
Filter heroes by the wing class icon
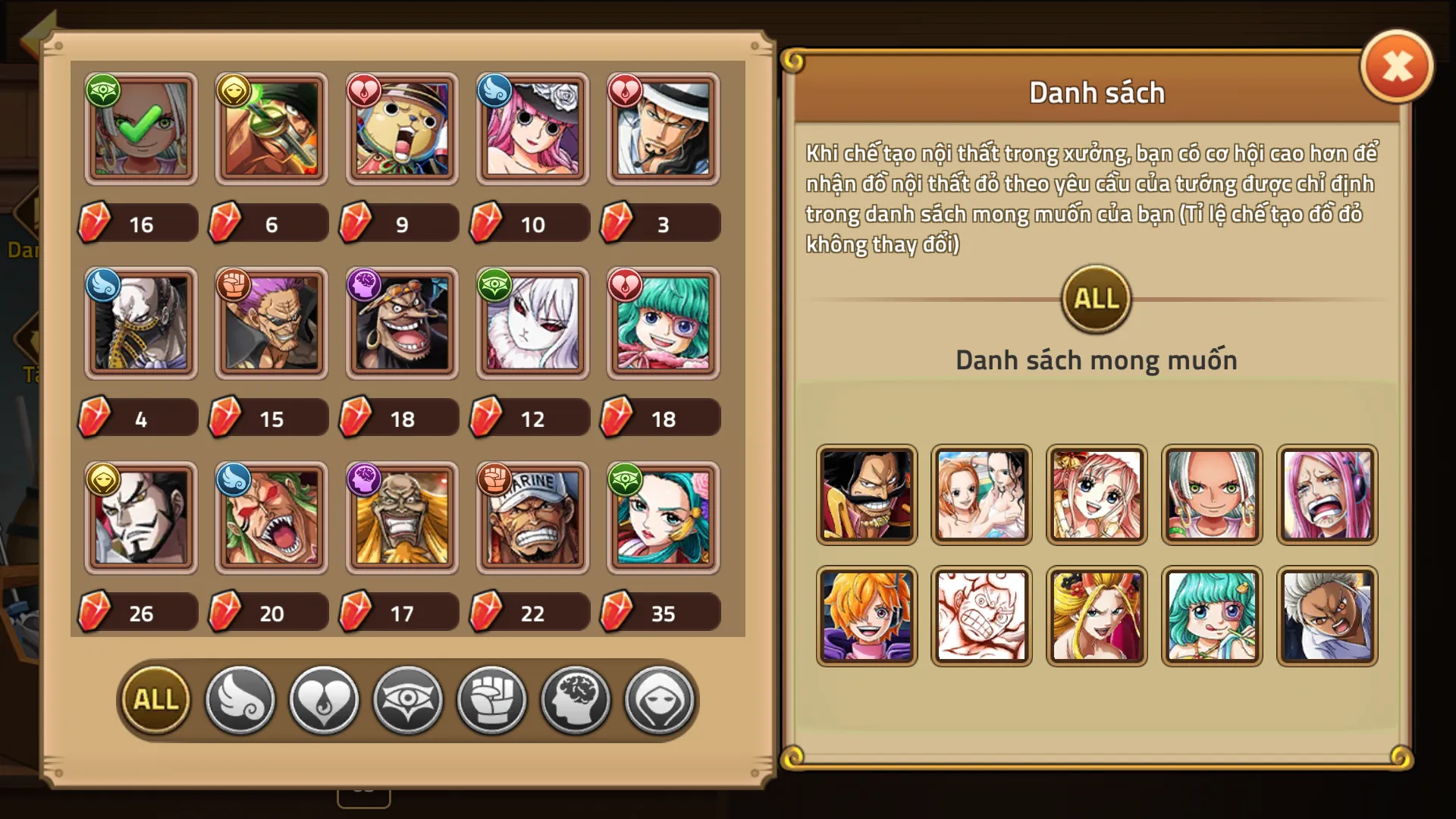pyautogui.click(x=240, y=700)
